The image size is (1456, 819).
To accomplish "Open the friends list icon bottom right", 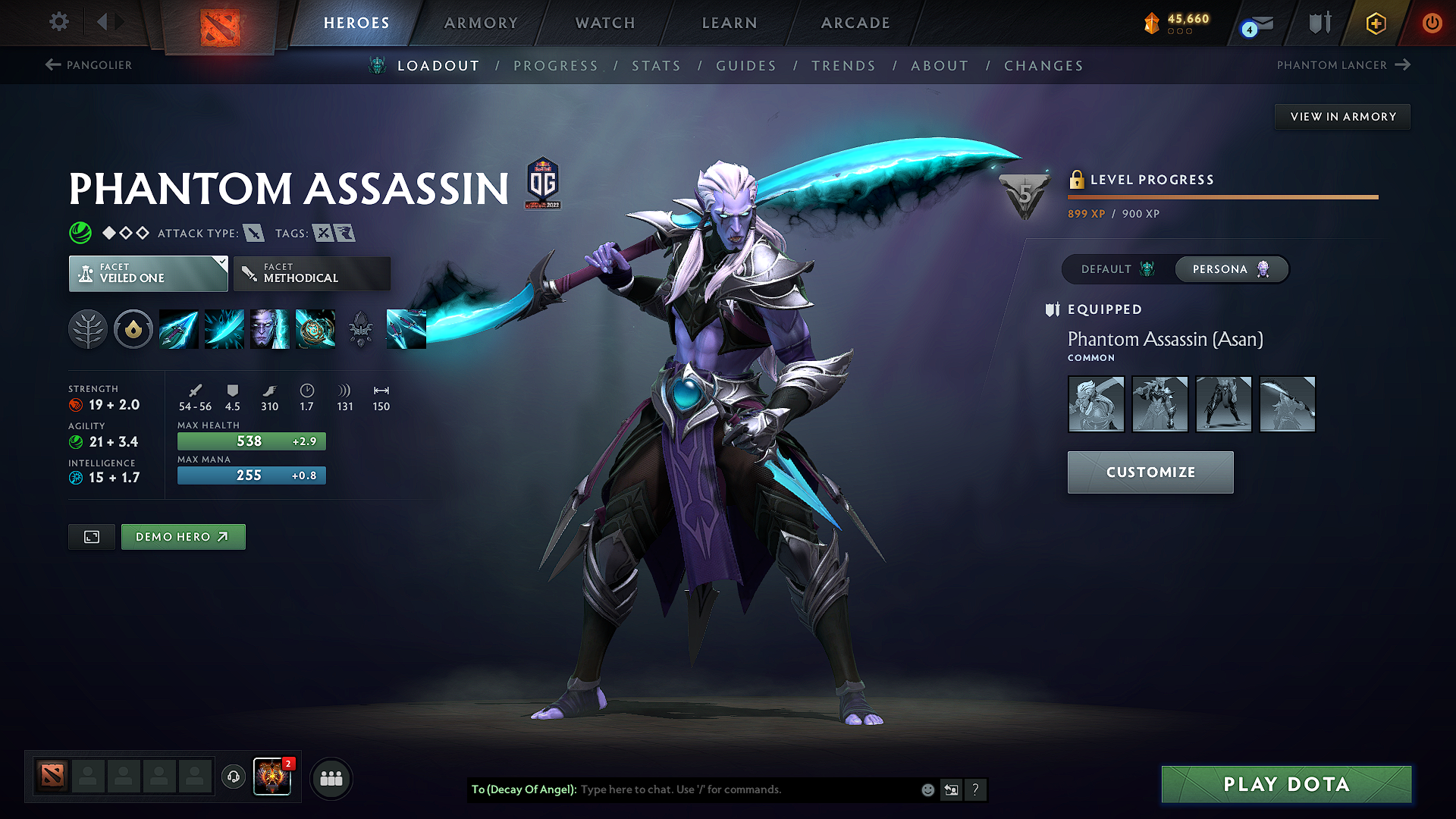I will click(331, 777).
